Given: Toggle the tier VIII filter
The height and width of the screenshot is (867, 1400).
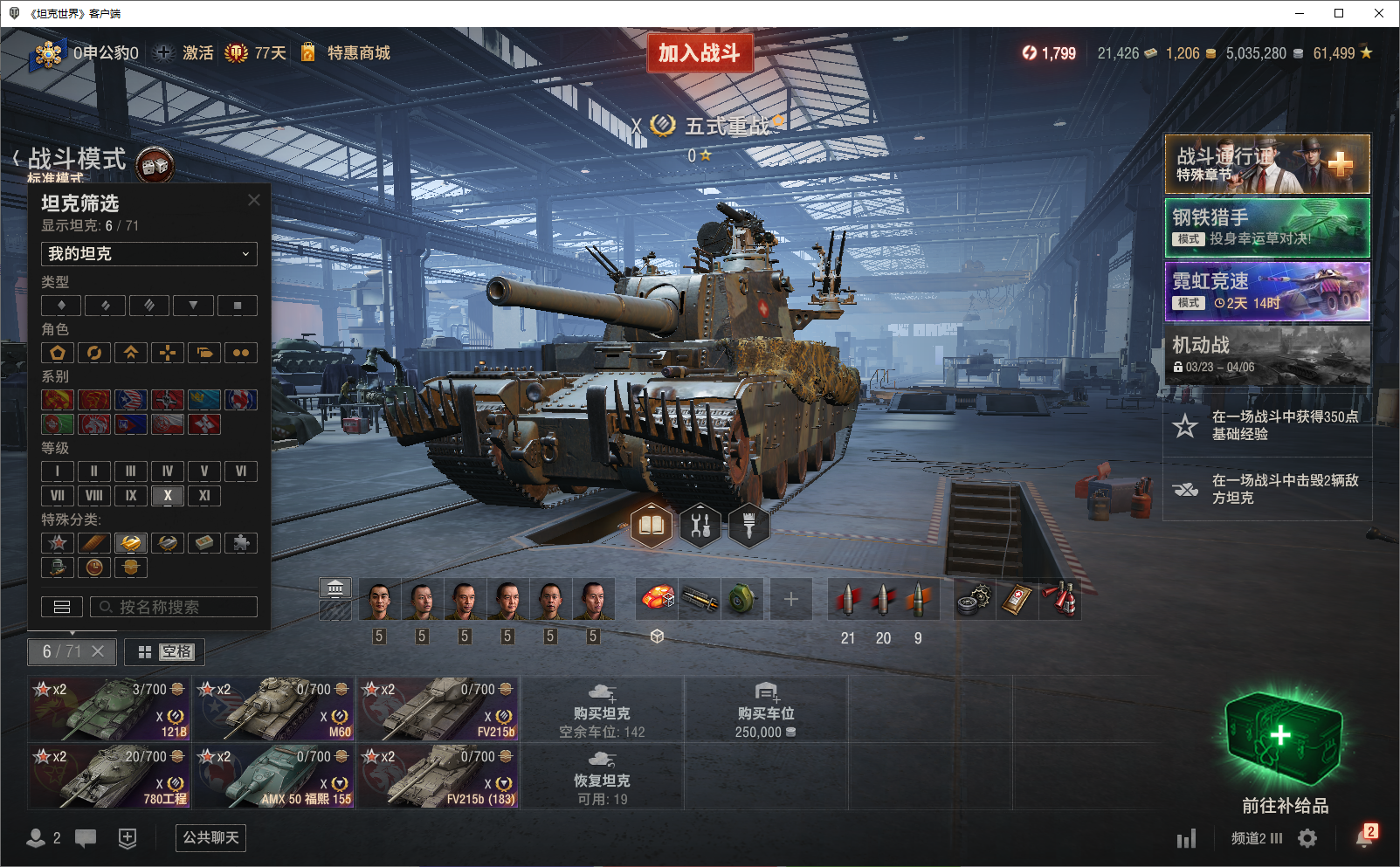Looking at the screenshot, I should [94, 496].
